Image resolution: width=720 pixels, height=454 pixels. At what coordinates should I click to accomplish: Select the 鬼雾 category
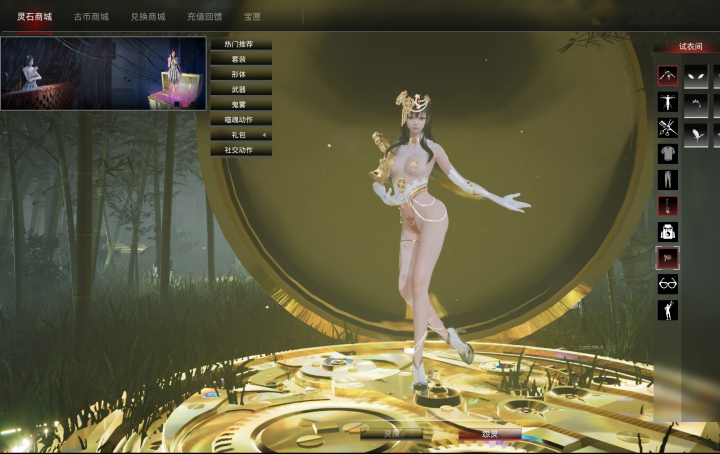(x=240, y=105)
